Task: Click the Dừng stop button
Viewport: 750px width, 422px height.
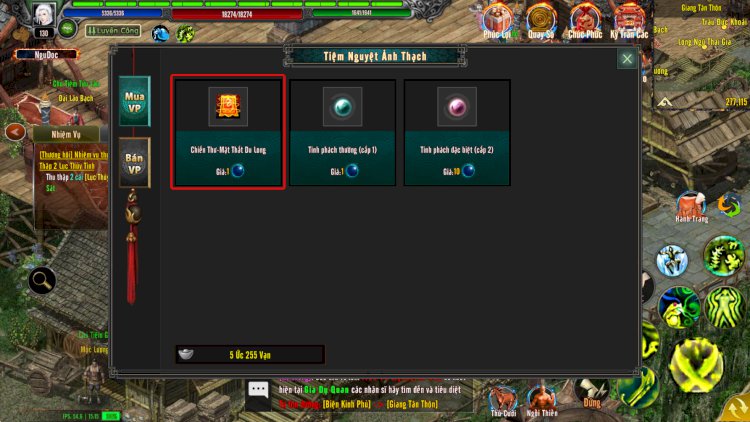Action: [593, 394]
